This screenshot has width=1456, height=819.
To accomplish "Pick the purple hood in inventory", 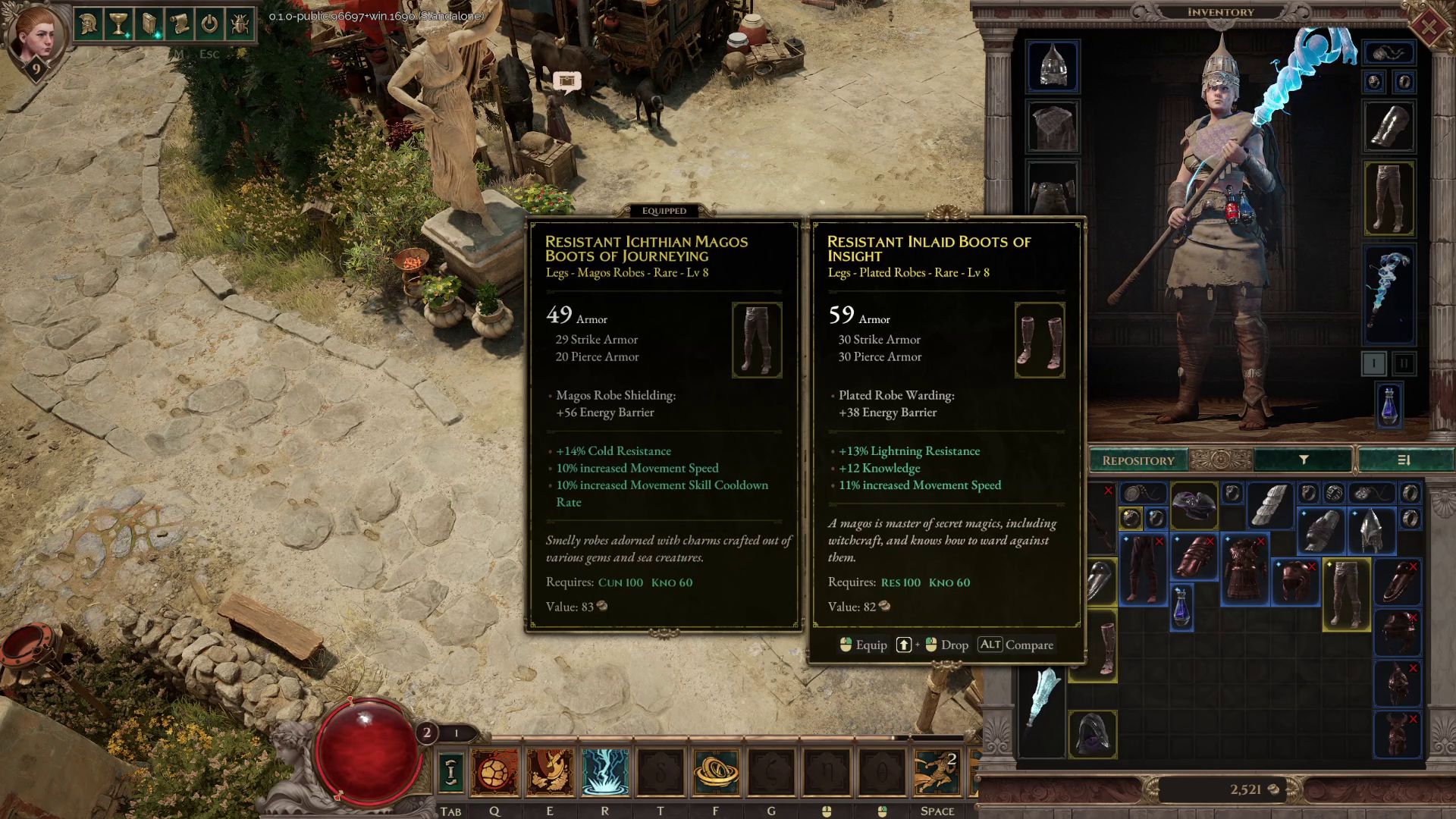I will [x=1093, y=733].
